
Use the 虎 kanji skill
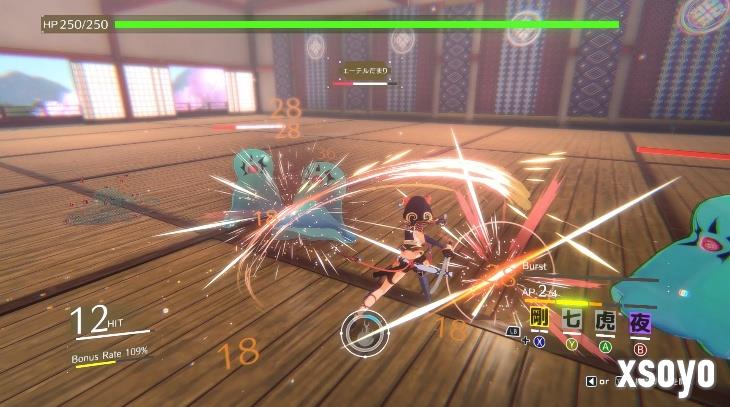coord(606,320)
